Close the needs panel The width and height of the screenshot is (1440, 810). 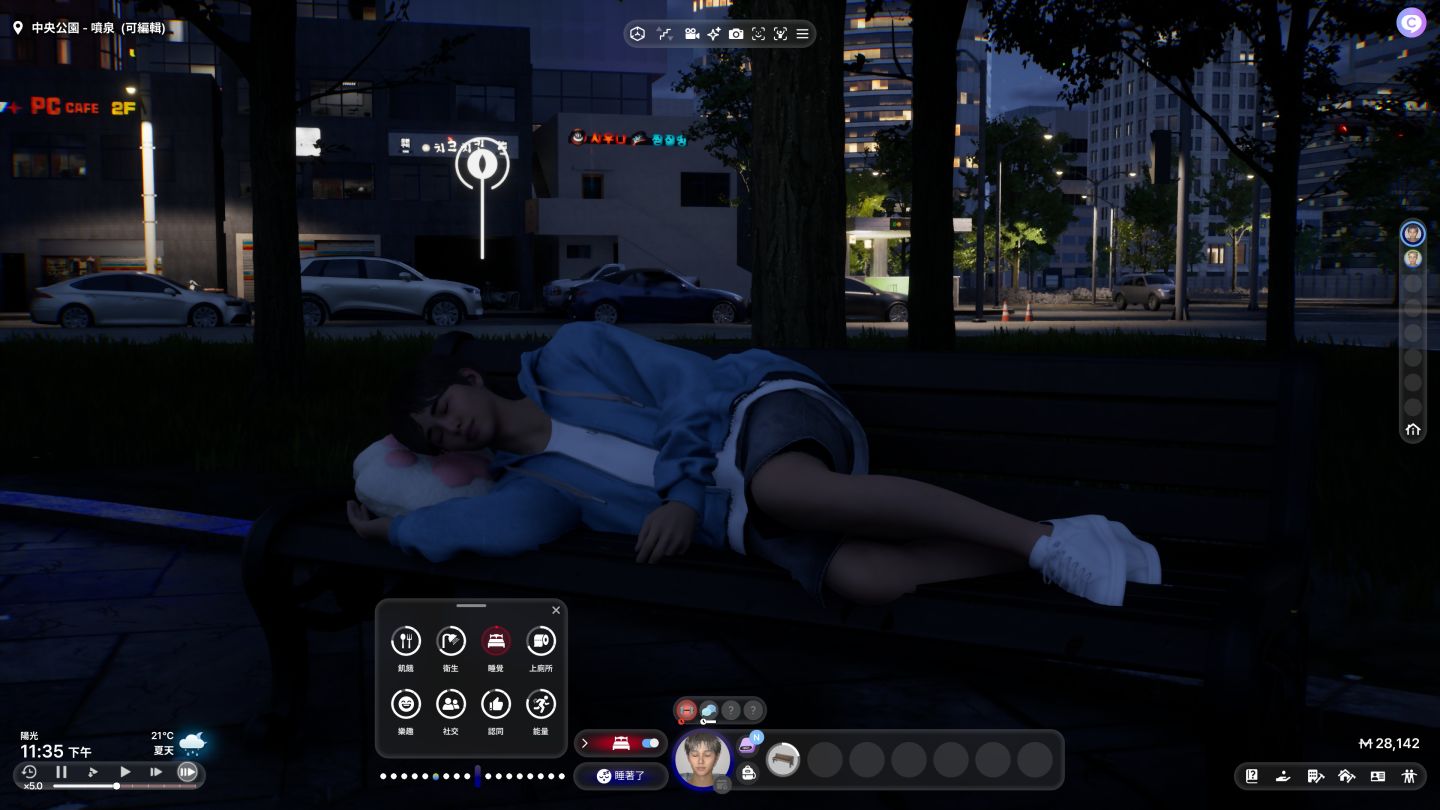(x=556, y=610)
